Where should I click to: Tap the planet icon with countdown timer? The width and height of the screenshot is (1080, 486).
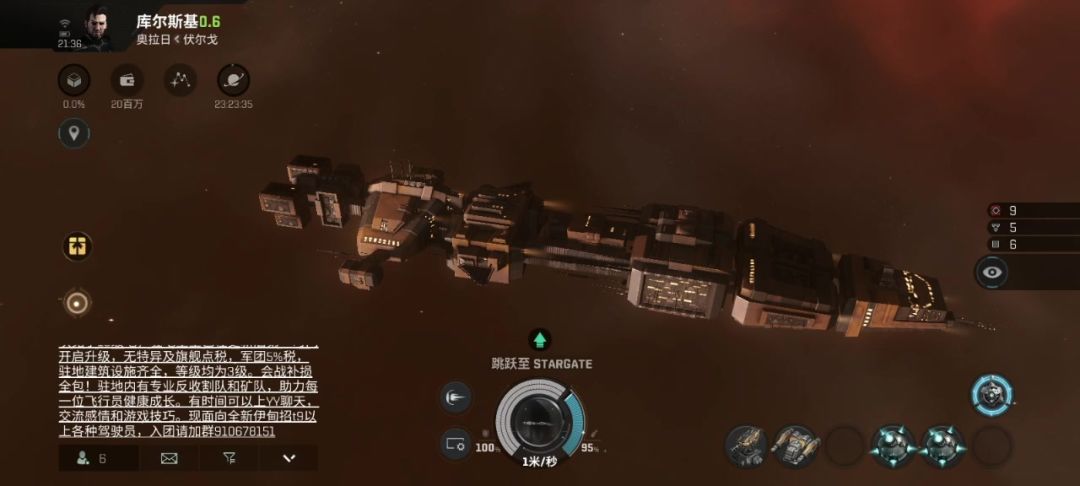233,81
